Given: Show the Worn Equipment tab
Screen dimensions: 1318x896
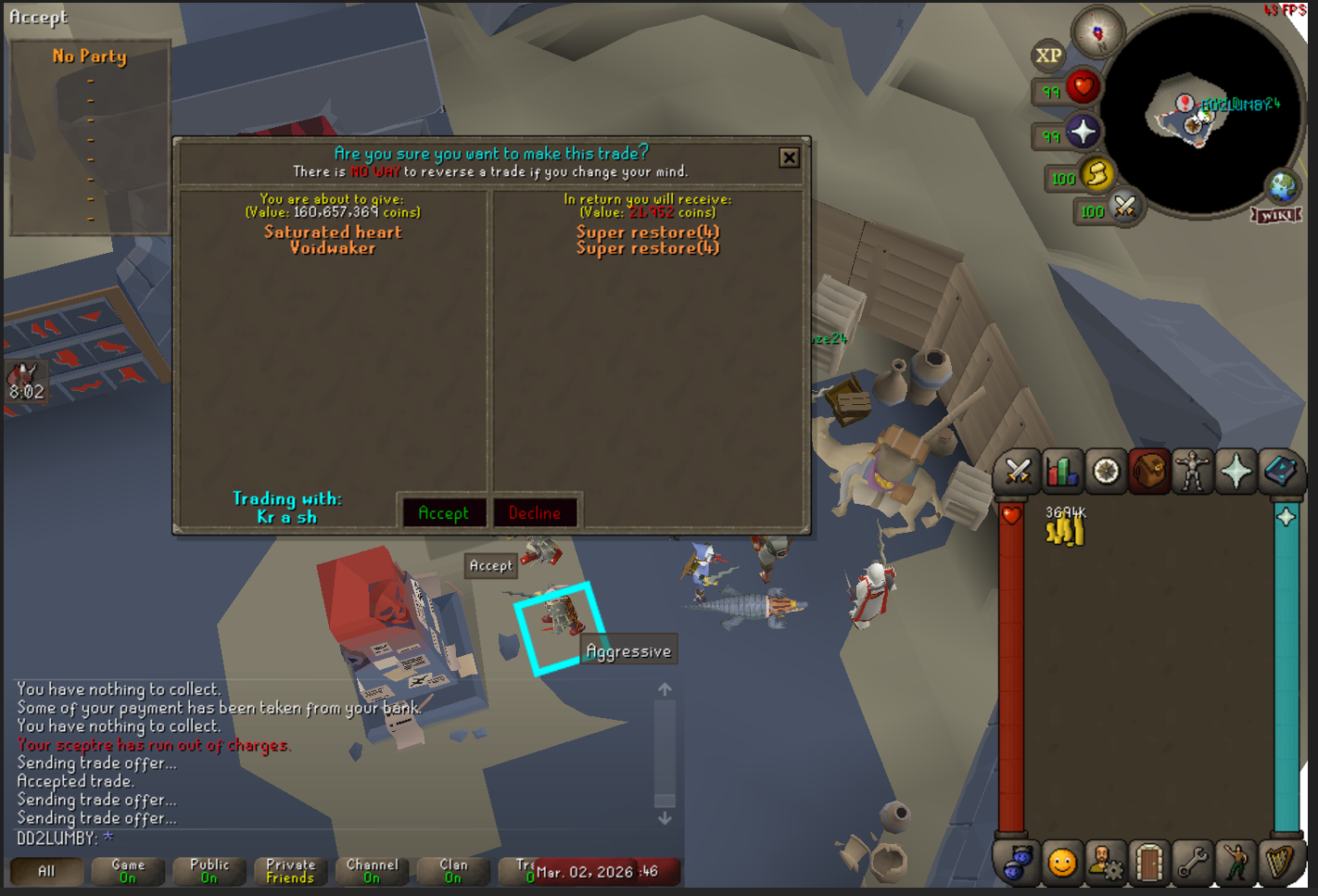Looking at the screenshot, I should pos(1192,472).
